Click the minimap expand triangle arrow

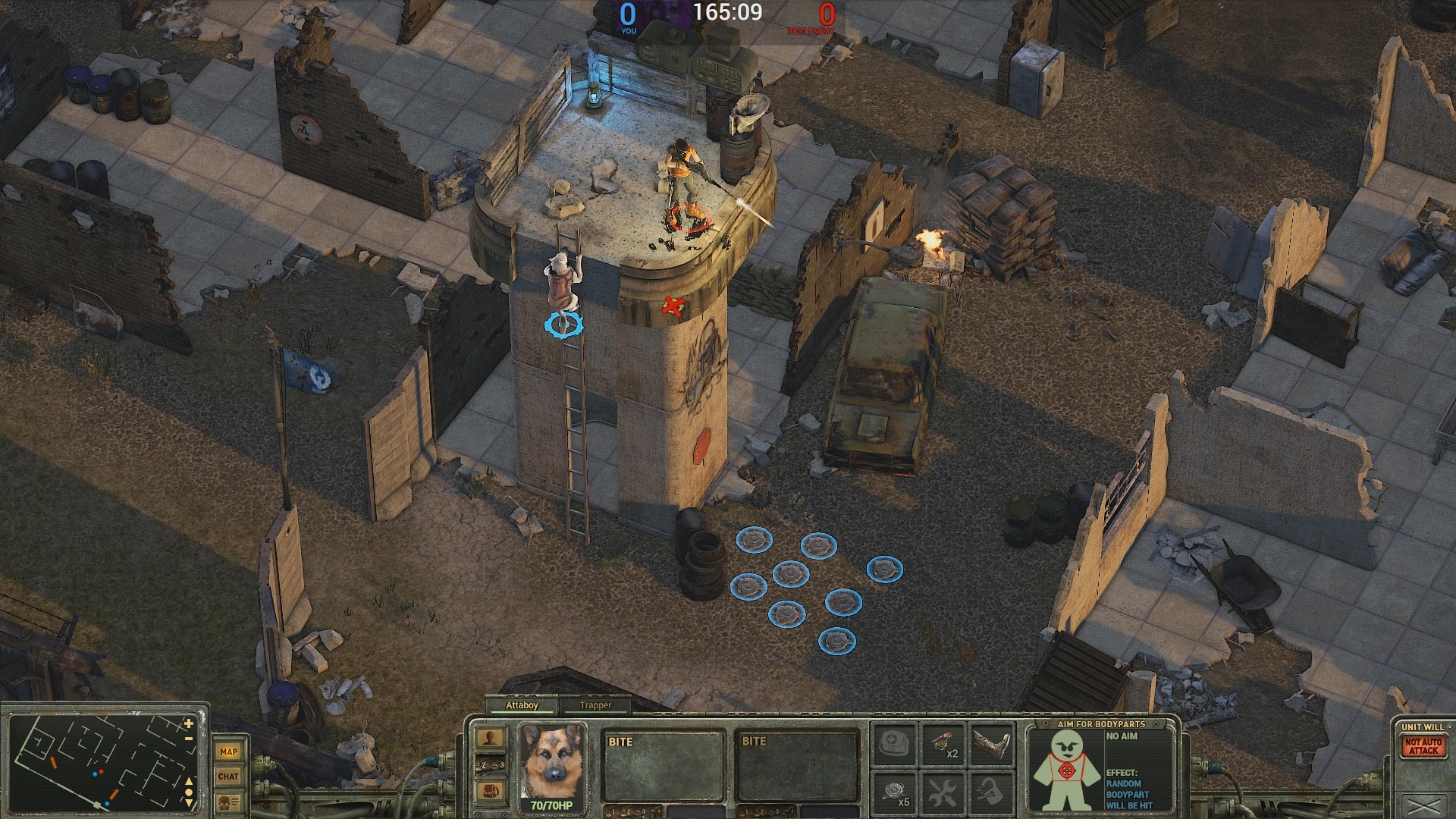pos(188,783)
